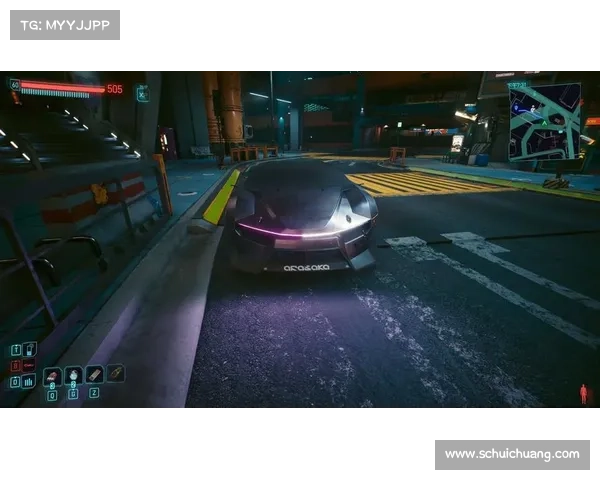Open the minimap in the corner
This screenshot has height=480, width=600.
[544, 122]
